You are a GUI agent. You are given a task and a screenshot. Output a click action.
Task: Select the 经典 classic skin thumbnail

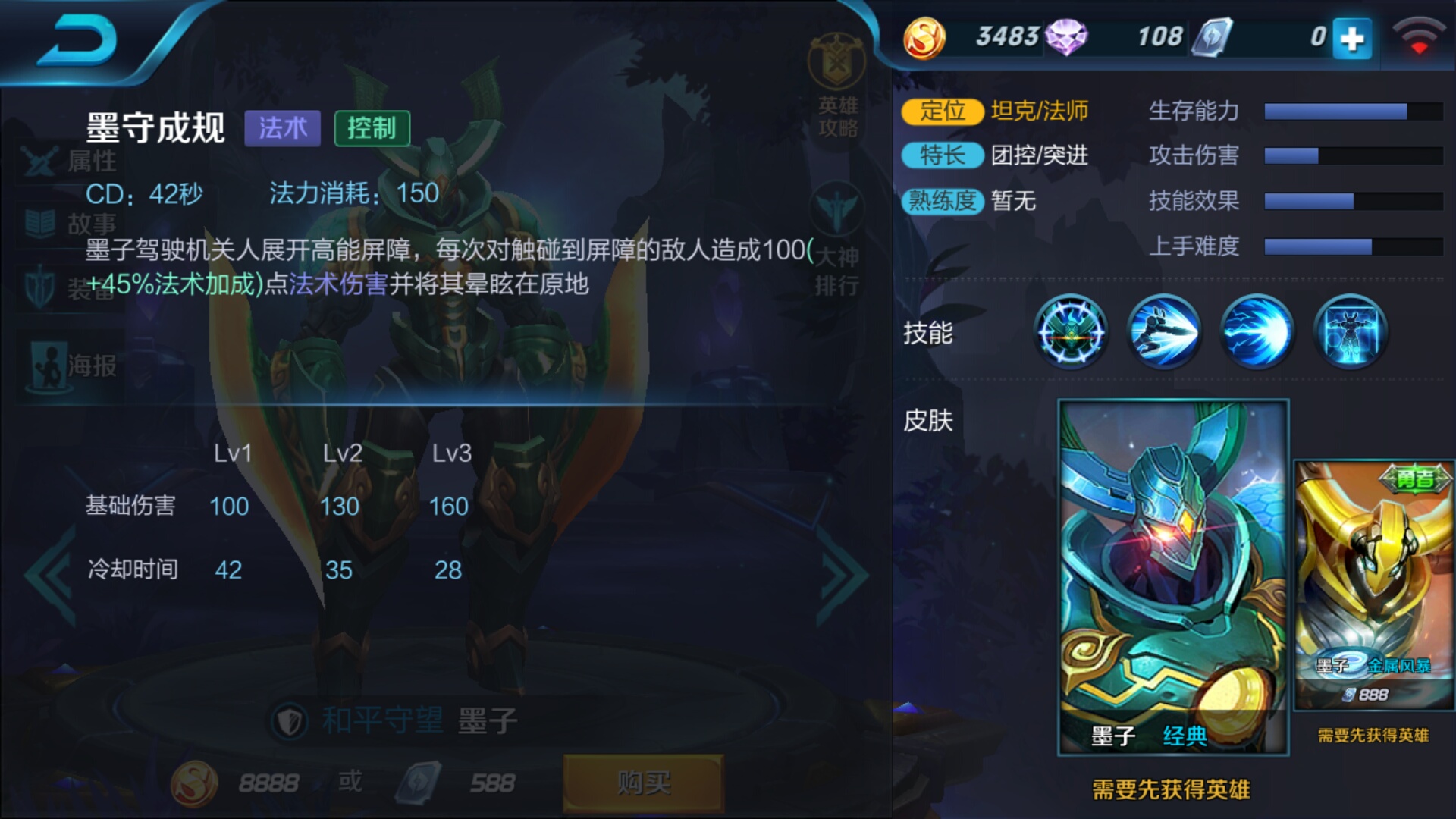tap(1172, 573)
